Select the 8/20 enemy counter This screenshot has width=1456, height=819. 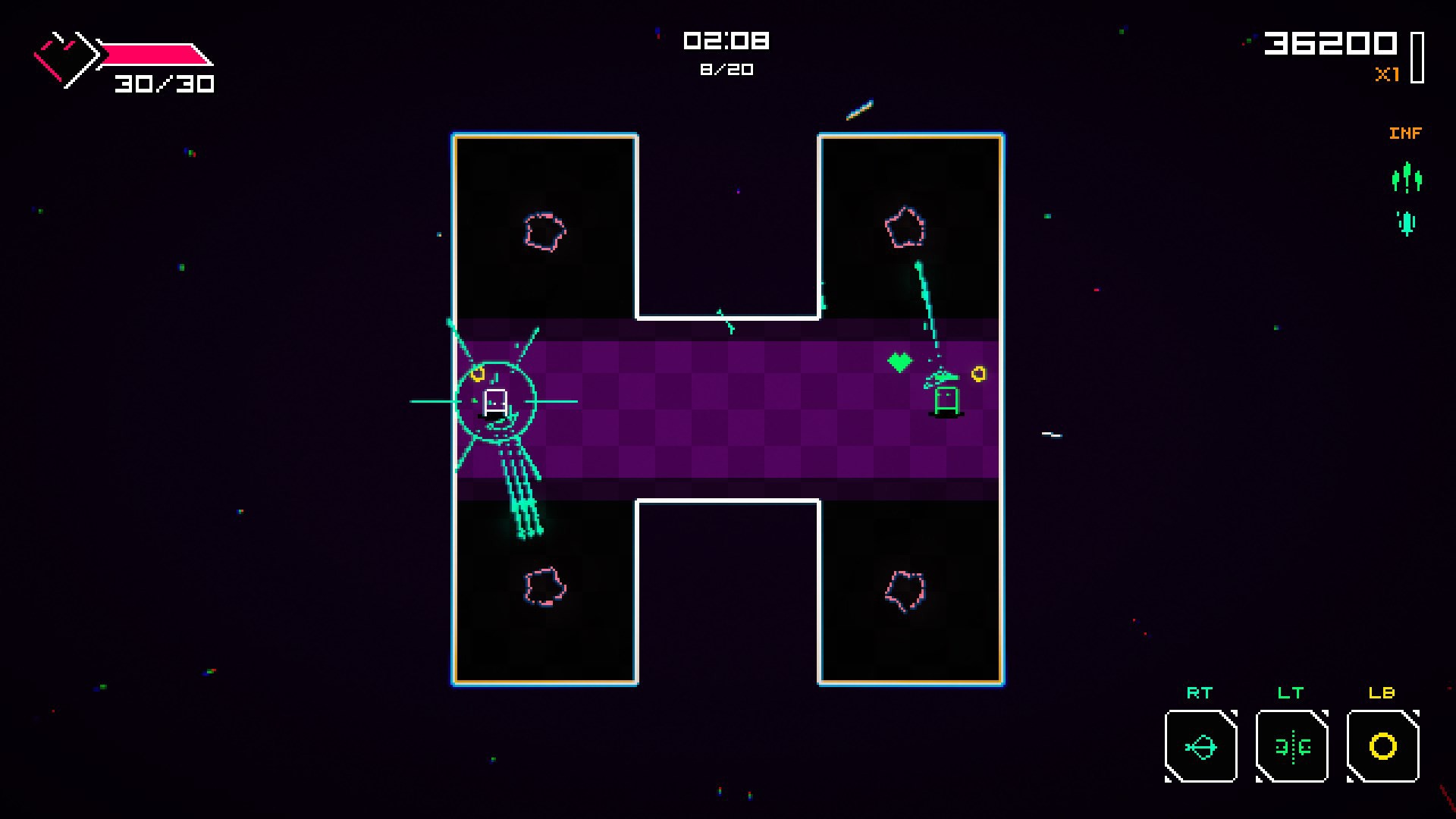(x=726, y=69)
